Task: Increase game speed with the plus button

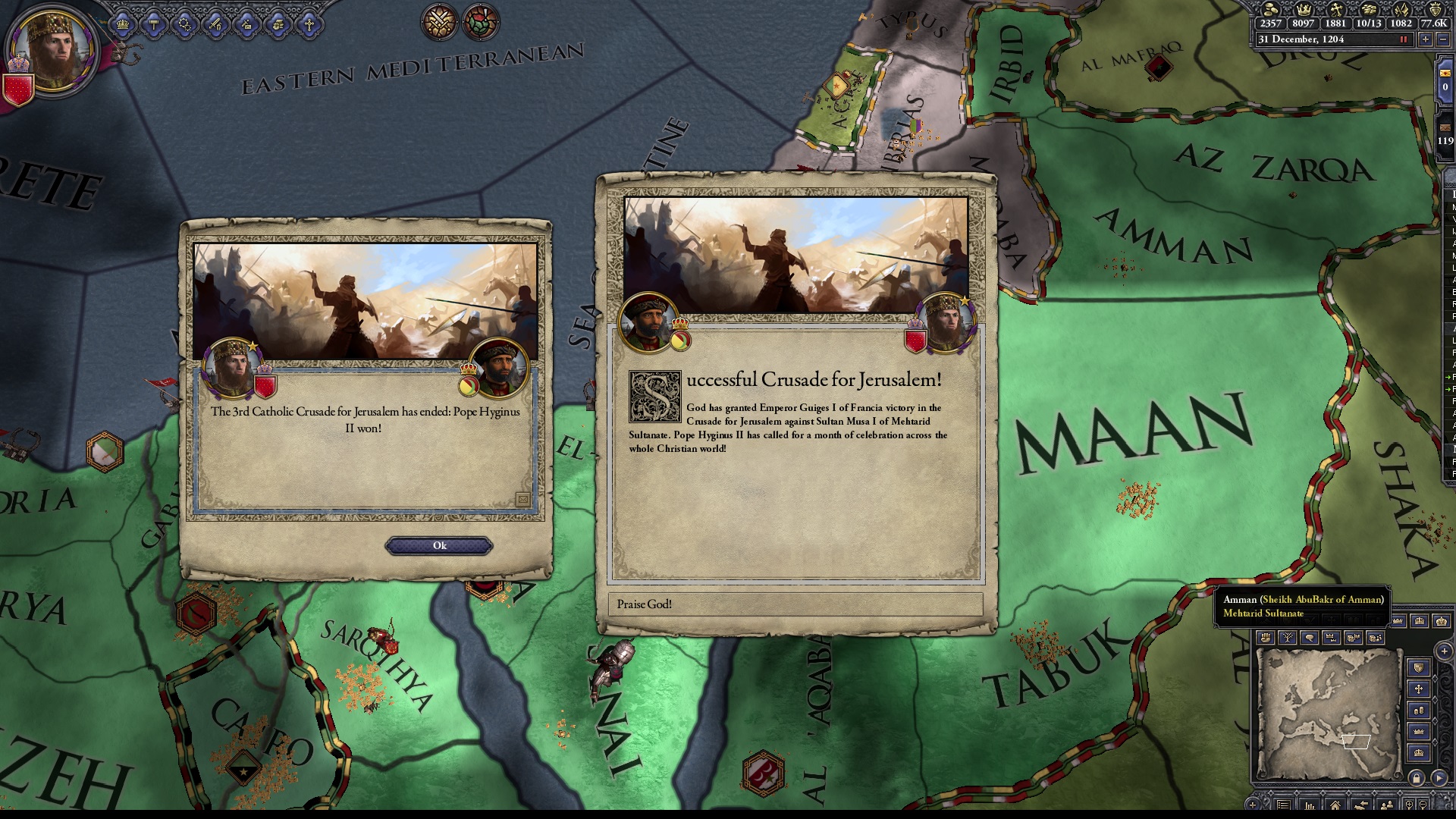Action: coord(1425,39)
